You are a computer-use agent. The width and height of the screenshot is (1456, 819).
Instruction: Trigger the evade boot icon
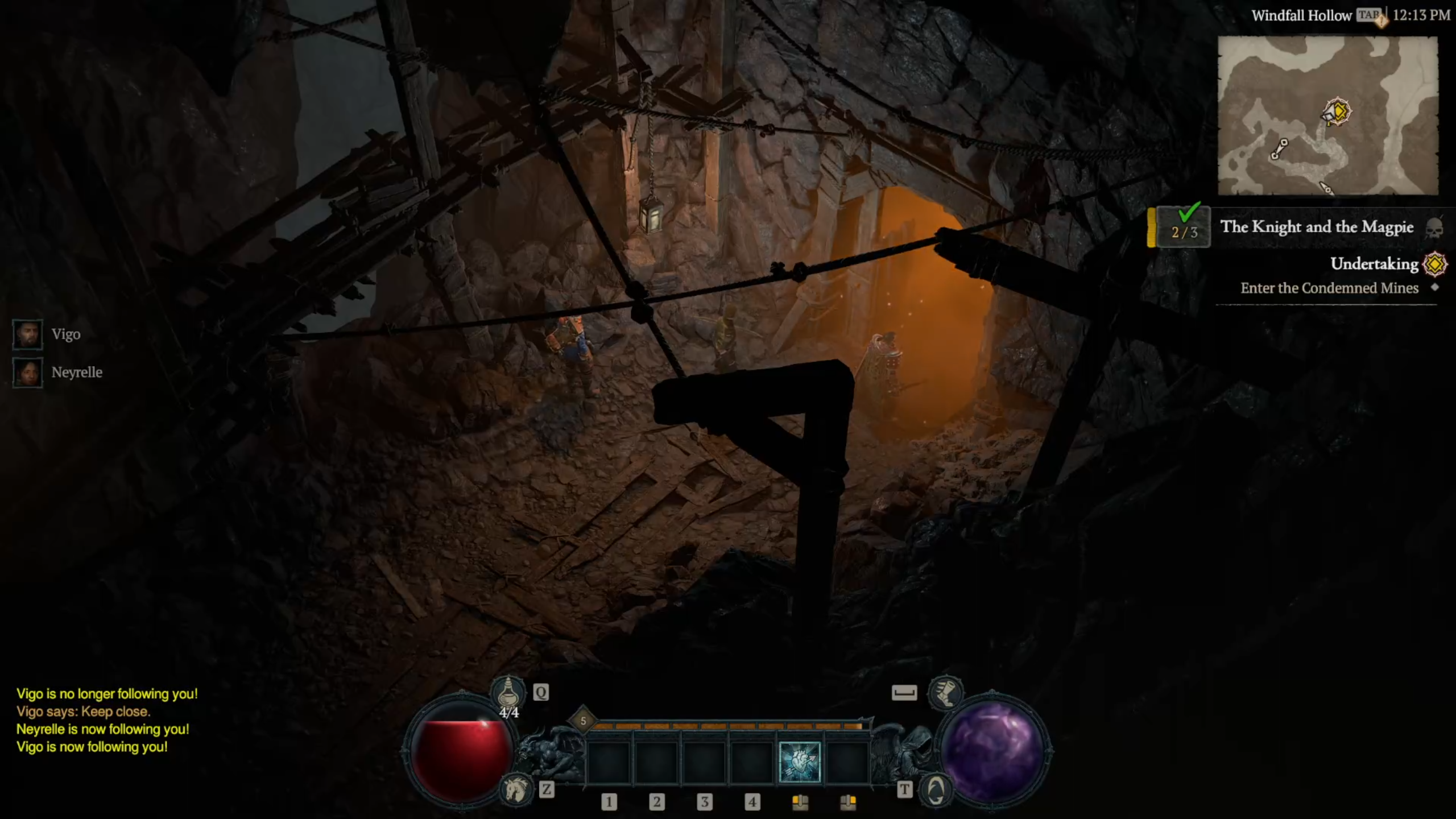point(945,692)
